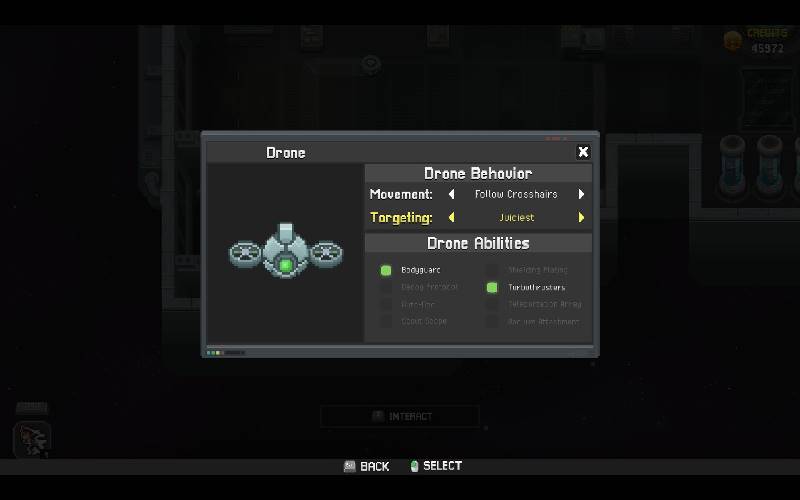Enable the Shielding Plating ability
The height and width of the screenshot is (500, 800).
(492, 270)
